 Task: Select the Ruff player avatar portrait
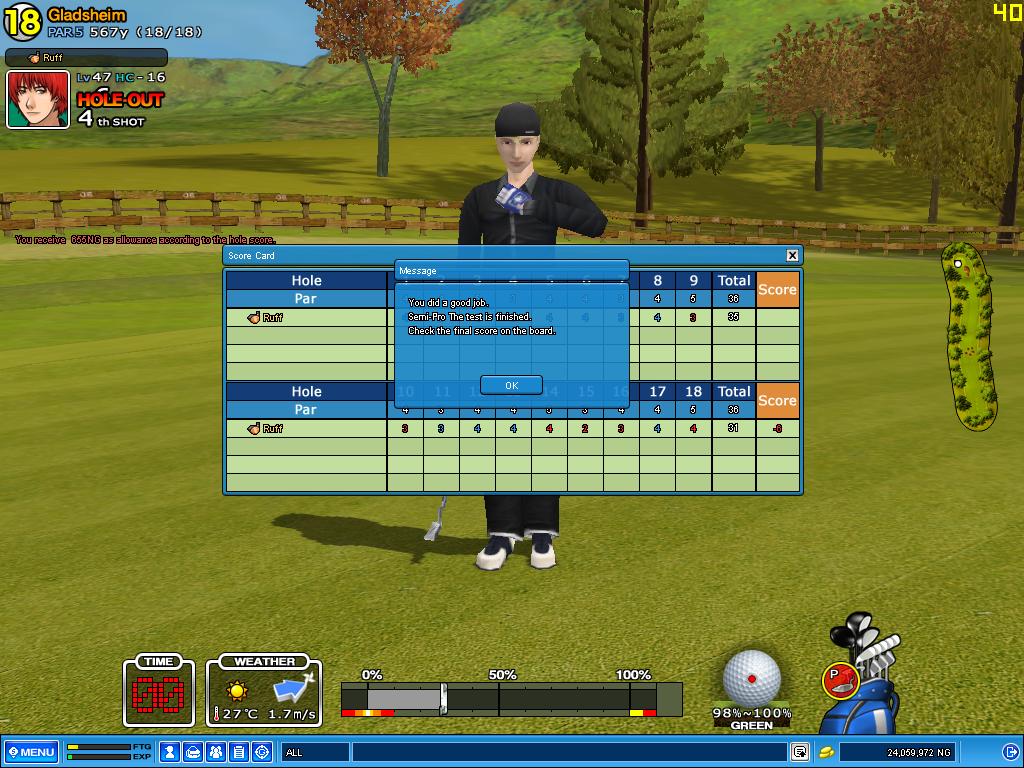click(38, 100)
